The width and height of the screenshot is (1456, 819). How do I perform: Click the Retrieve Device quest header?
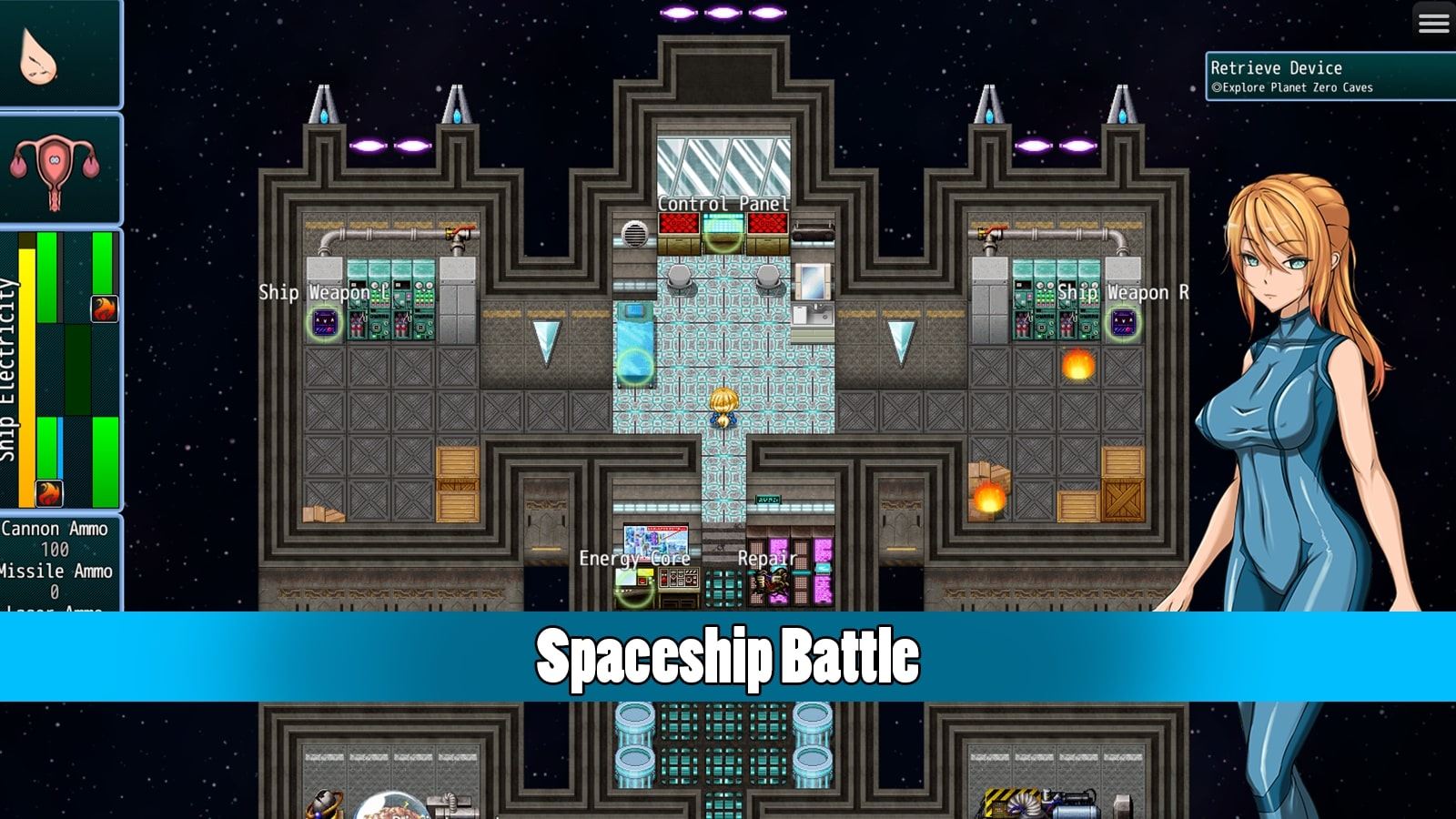(x=1277, y=67)
